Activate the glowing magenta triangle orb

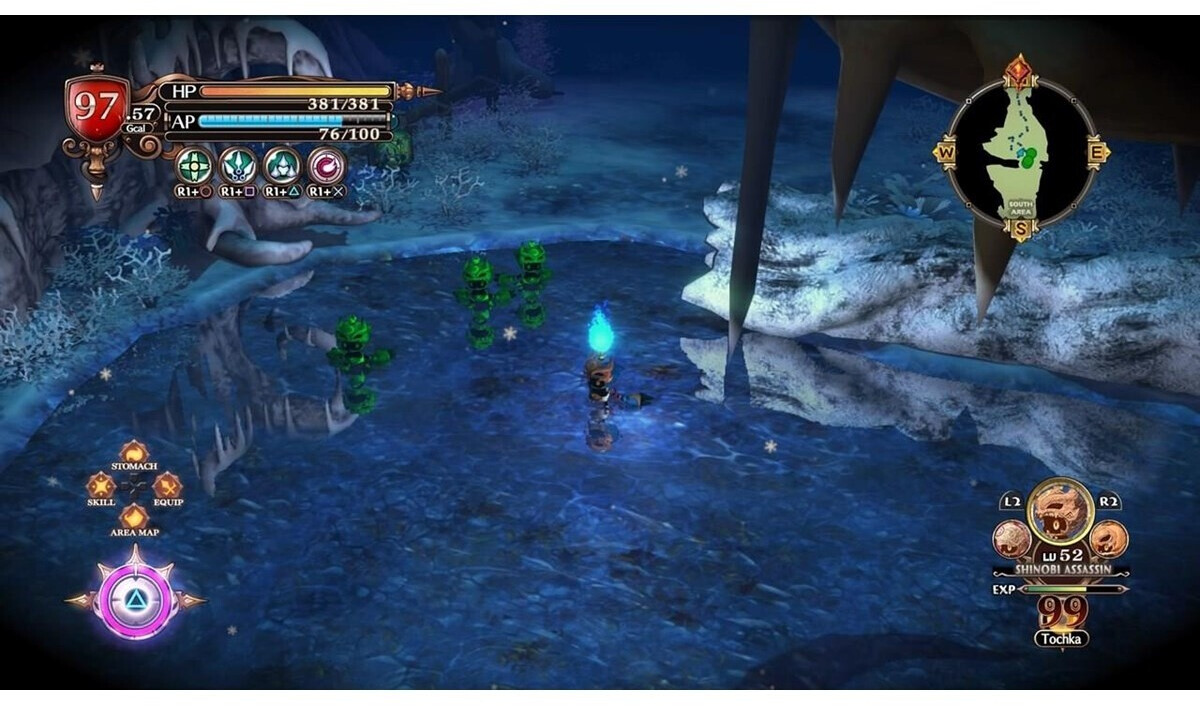click(135, 600)
